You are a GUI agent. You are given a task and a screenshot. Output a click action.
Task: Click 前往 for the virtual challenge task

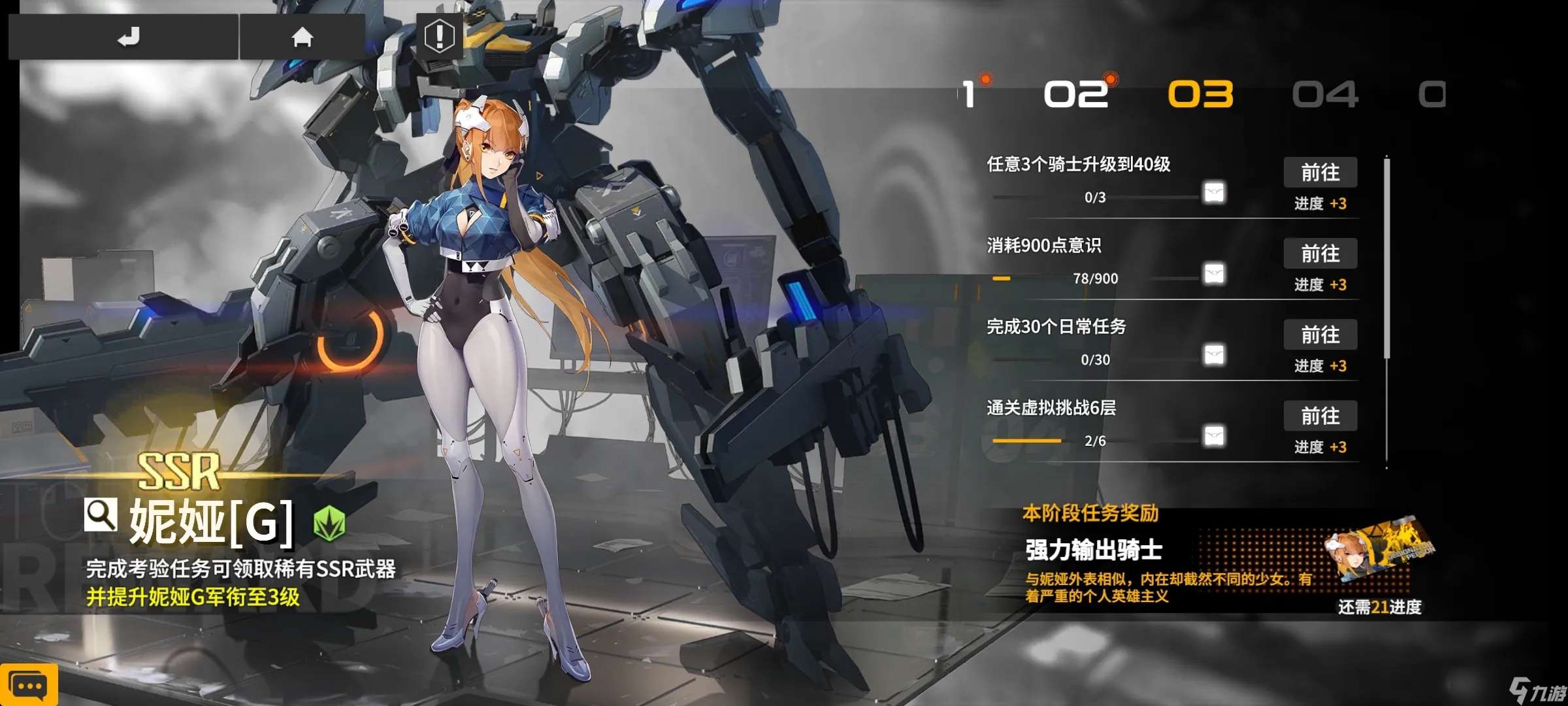(x=1320, y=416)
